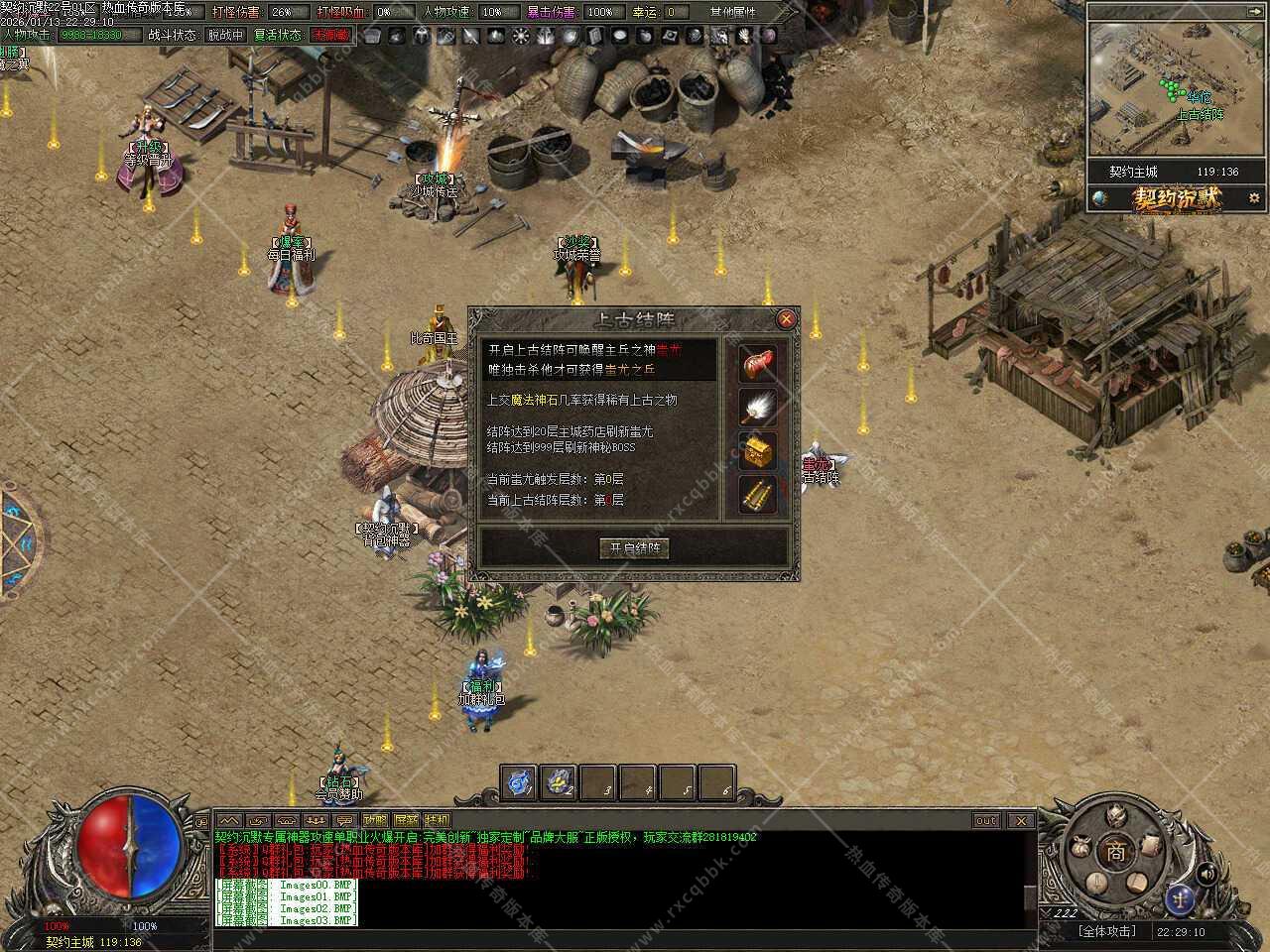Image resolution: width=1270 pixels, height=952 pixels.
Task: Close the chat panel with X
Action: 1020,820
